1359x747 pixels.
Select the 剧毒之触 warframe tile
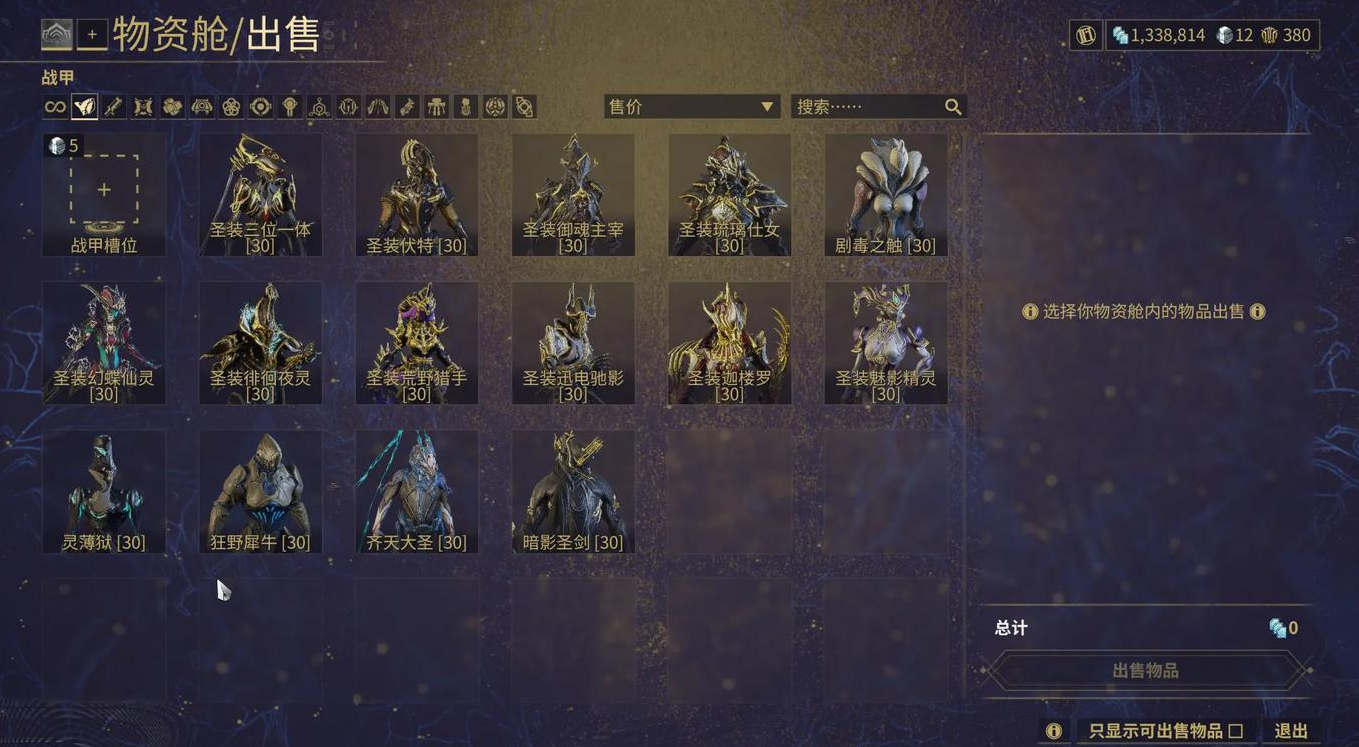click(x=885, y=194)
